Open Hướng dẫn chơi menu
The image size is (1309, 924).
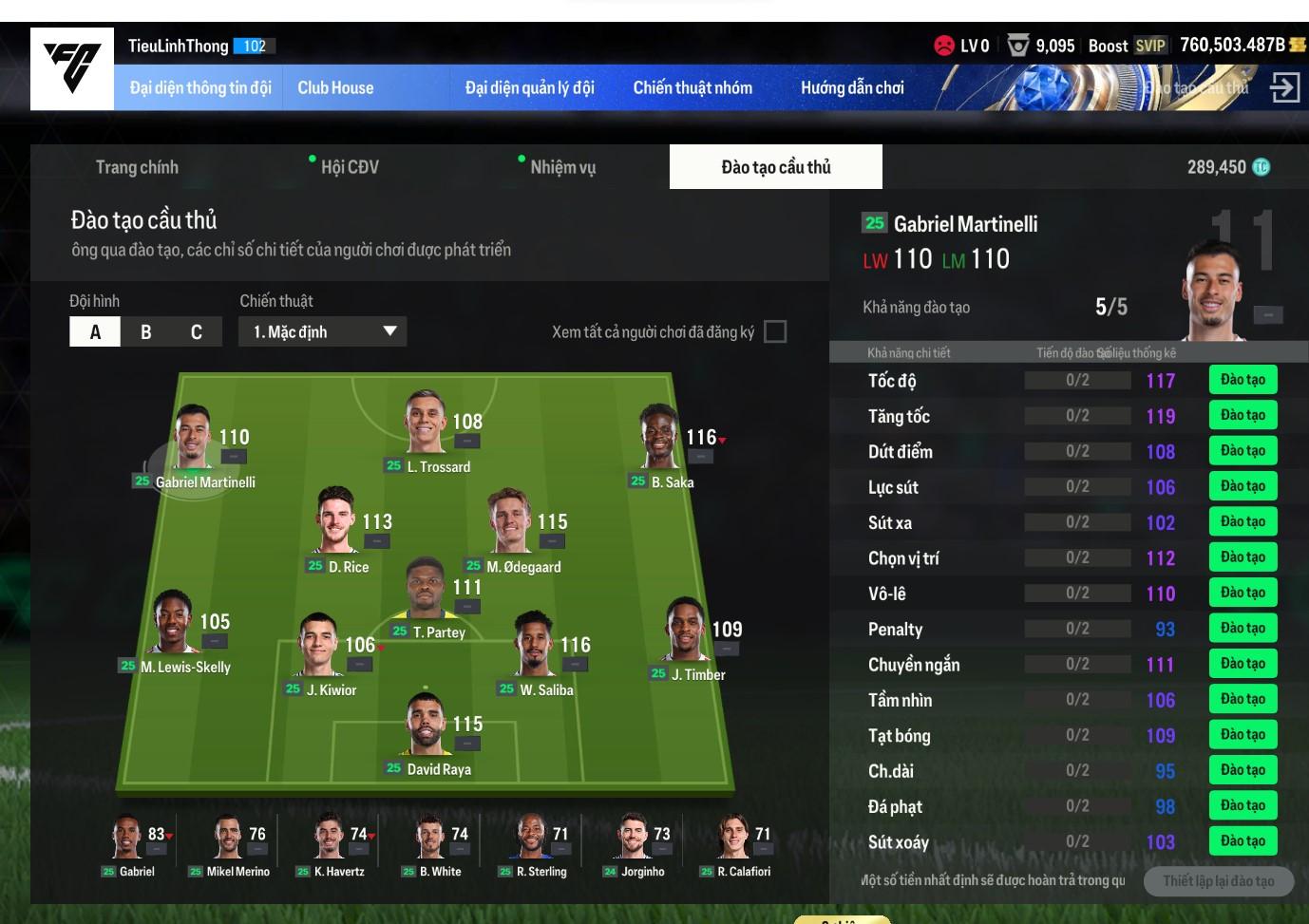(852, 87)
